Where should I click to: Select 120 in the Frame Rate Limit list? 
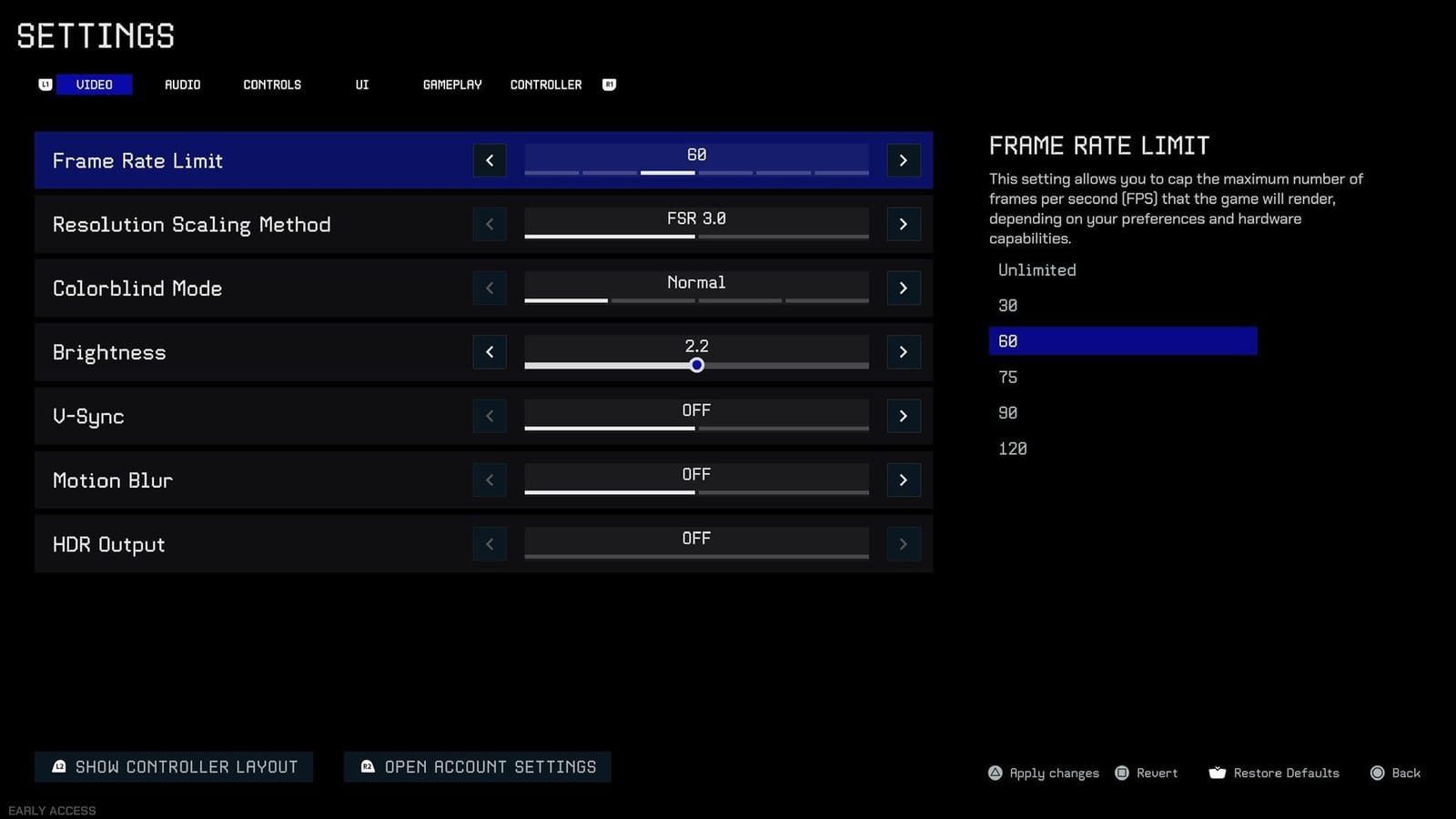pyautogui.click(x=1012, y=448)
